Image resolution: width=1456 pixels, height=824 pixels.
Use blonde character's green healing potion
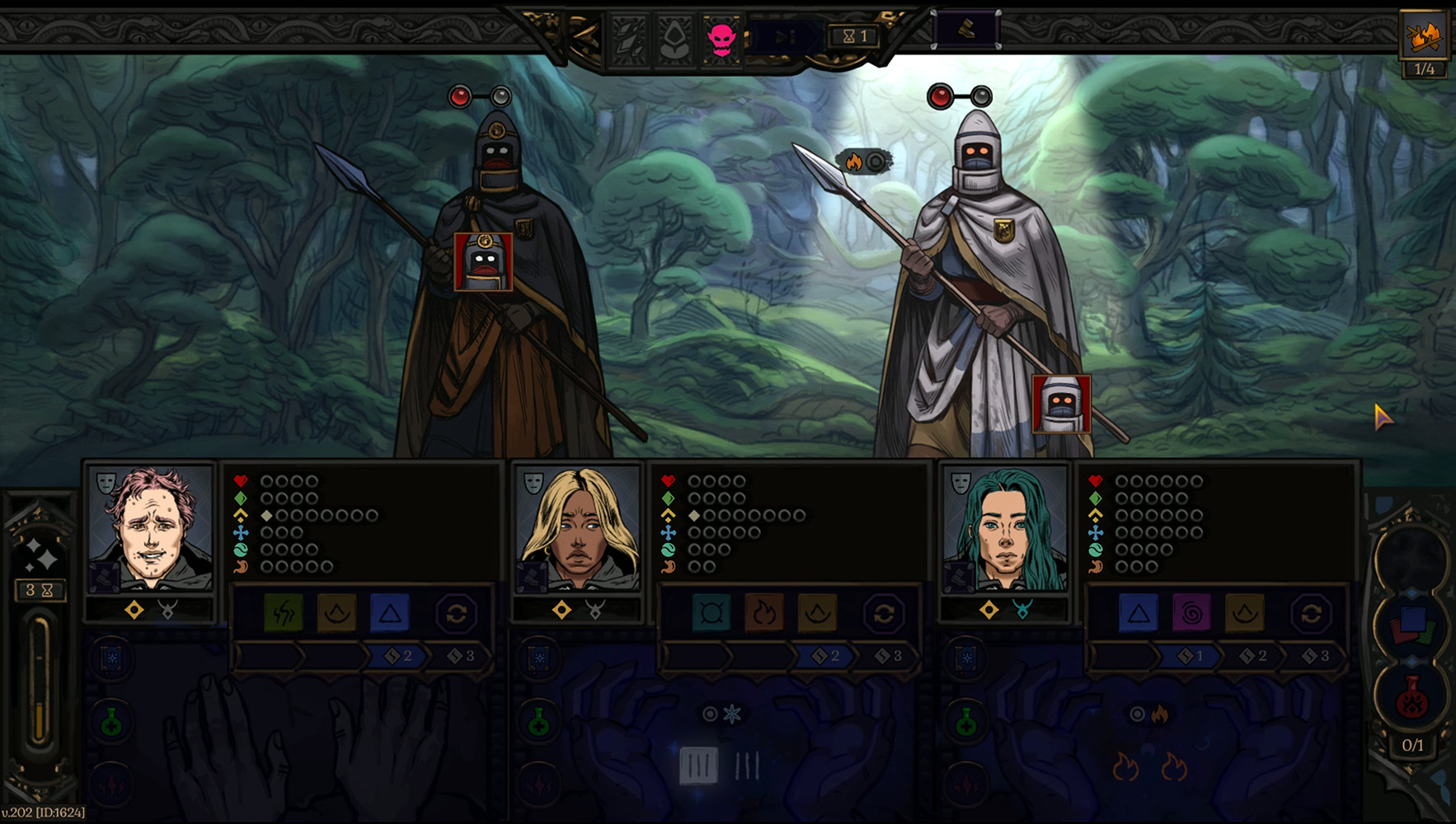click(x=538, y=723)
